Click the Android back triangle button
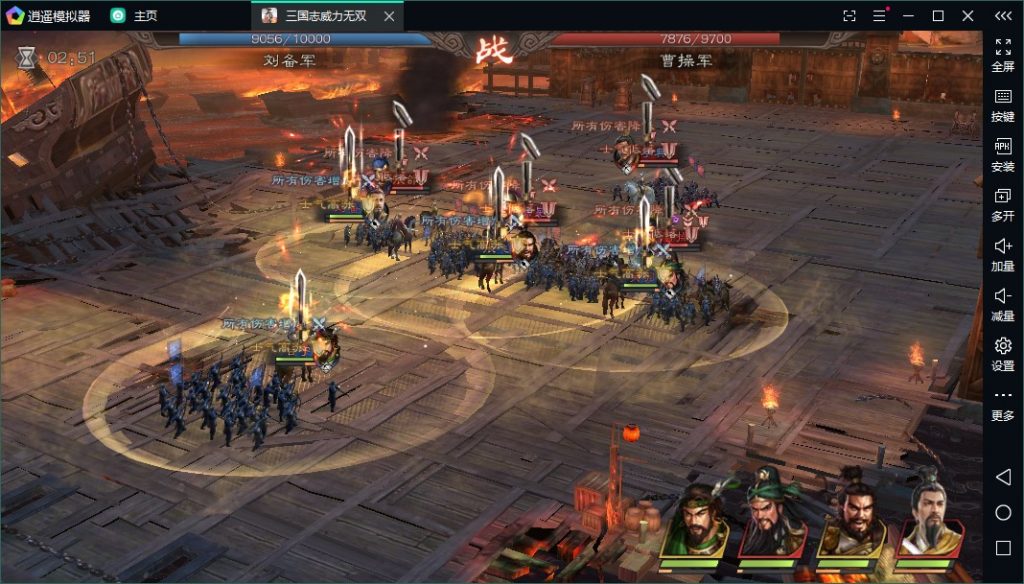This screenshot has width=1024, height=584. click(1003, 478)
